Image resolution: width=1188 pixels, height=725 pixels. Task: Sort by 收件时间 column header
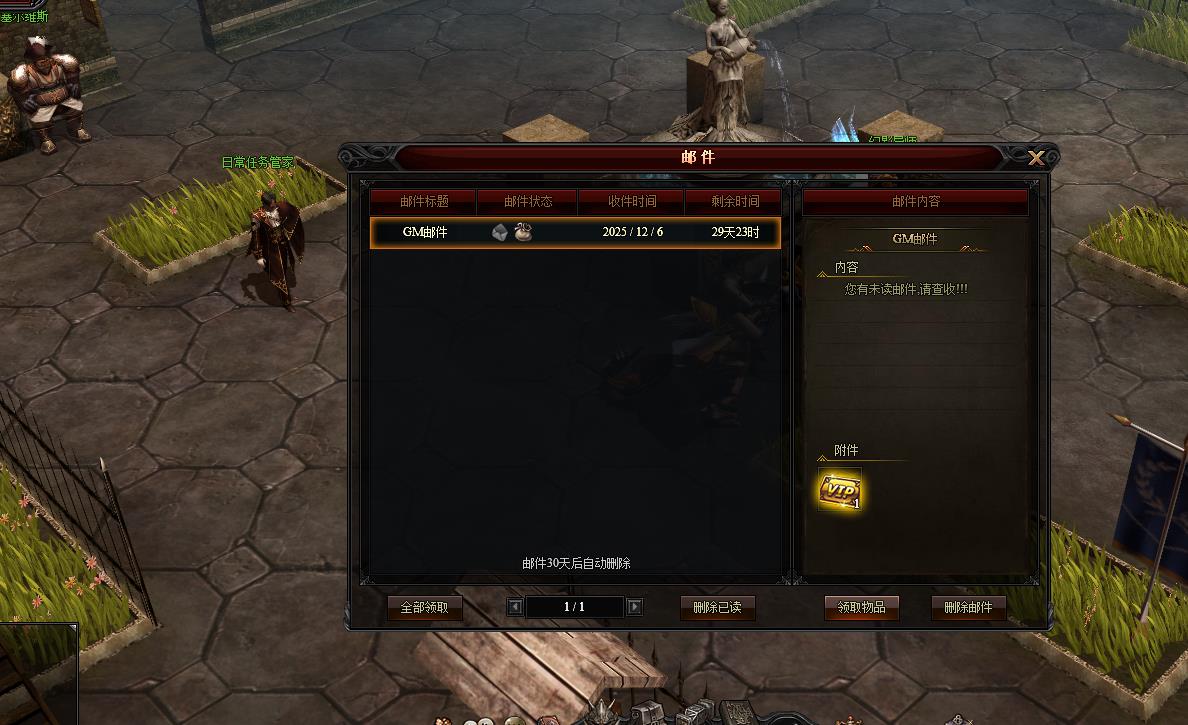click(x=632, y=201)
